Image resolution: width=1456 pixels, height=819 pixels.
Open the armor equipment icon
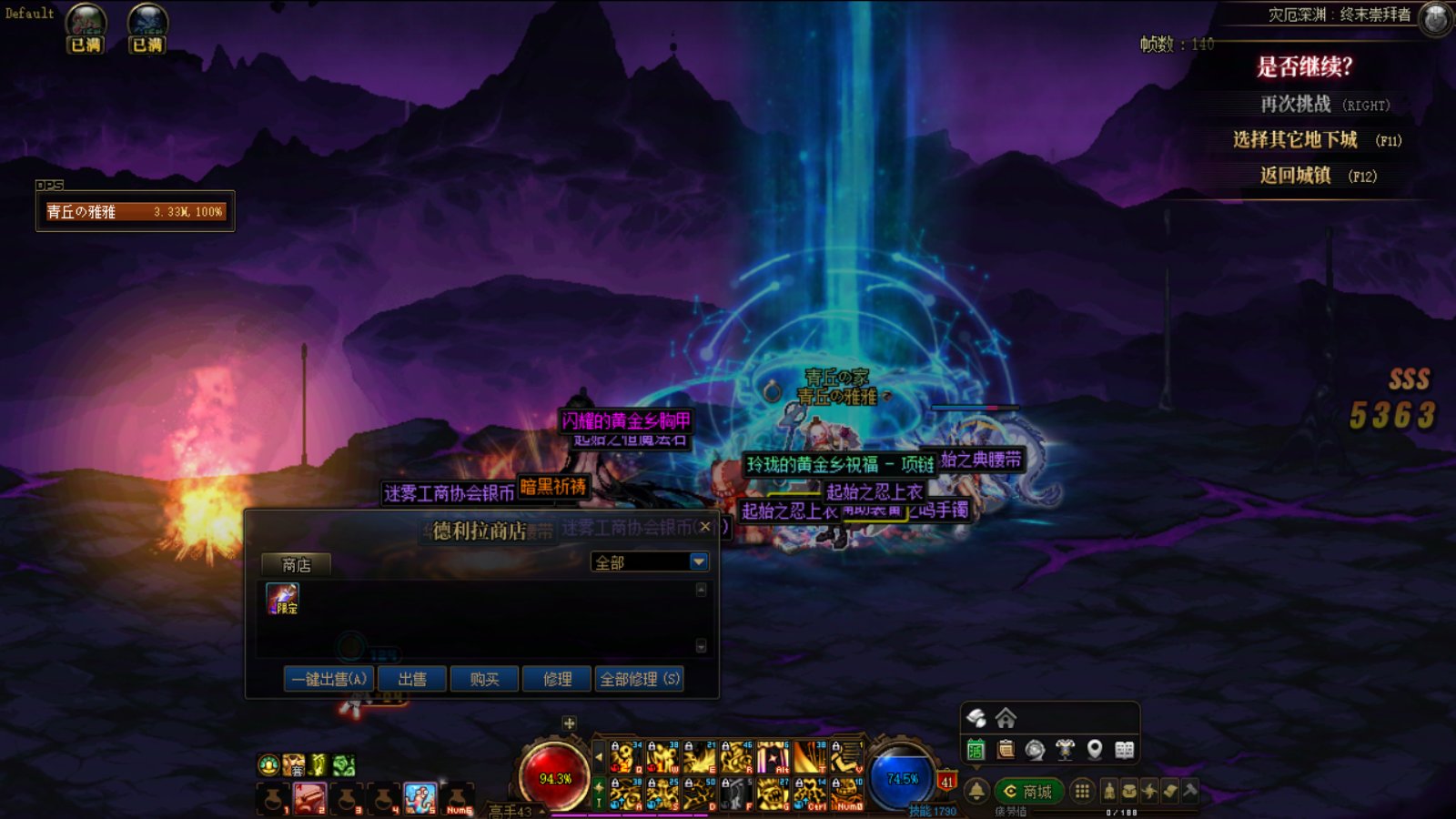1065,750
